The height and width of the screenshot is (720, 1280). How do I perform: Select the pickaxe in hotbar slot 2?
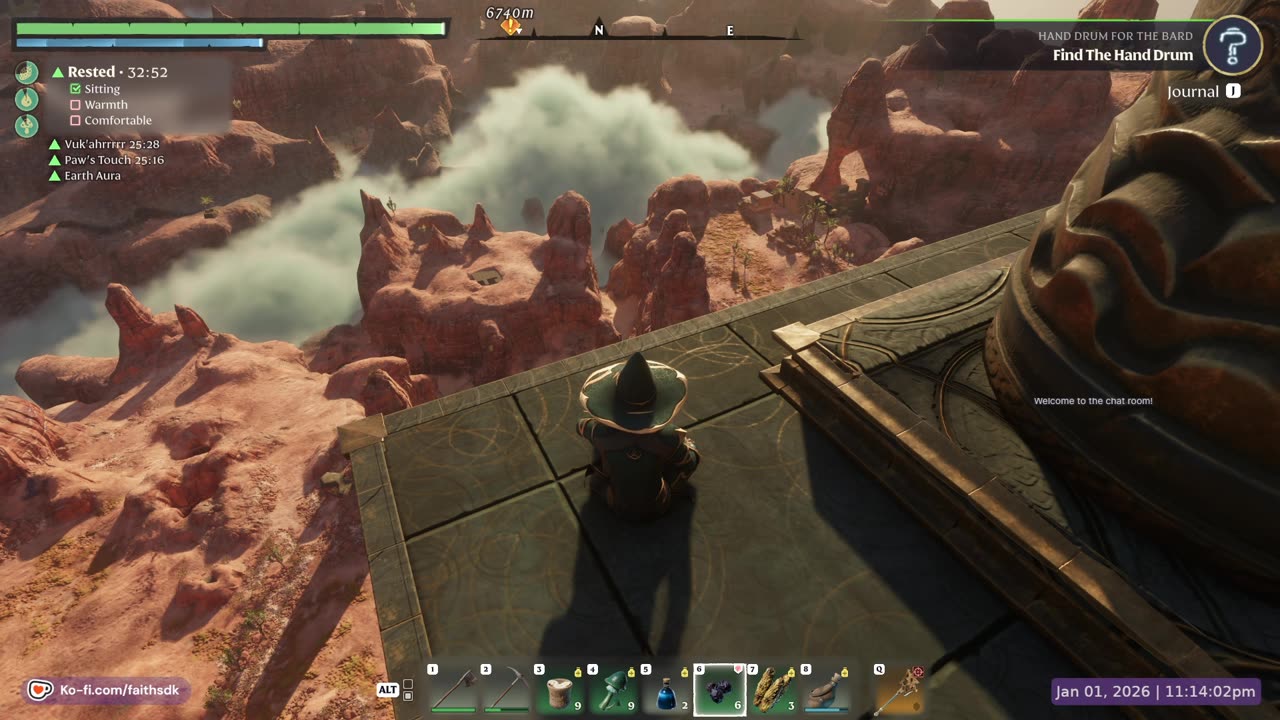click(506, 690)
